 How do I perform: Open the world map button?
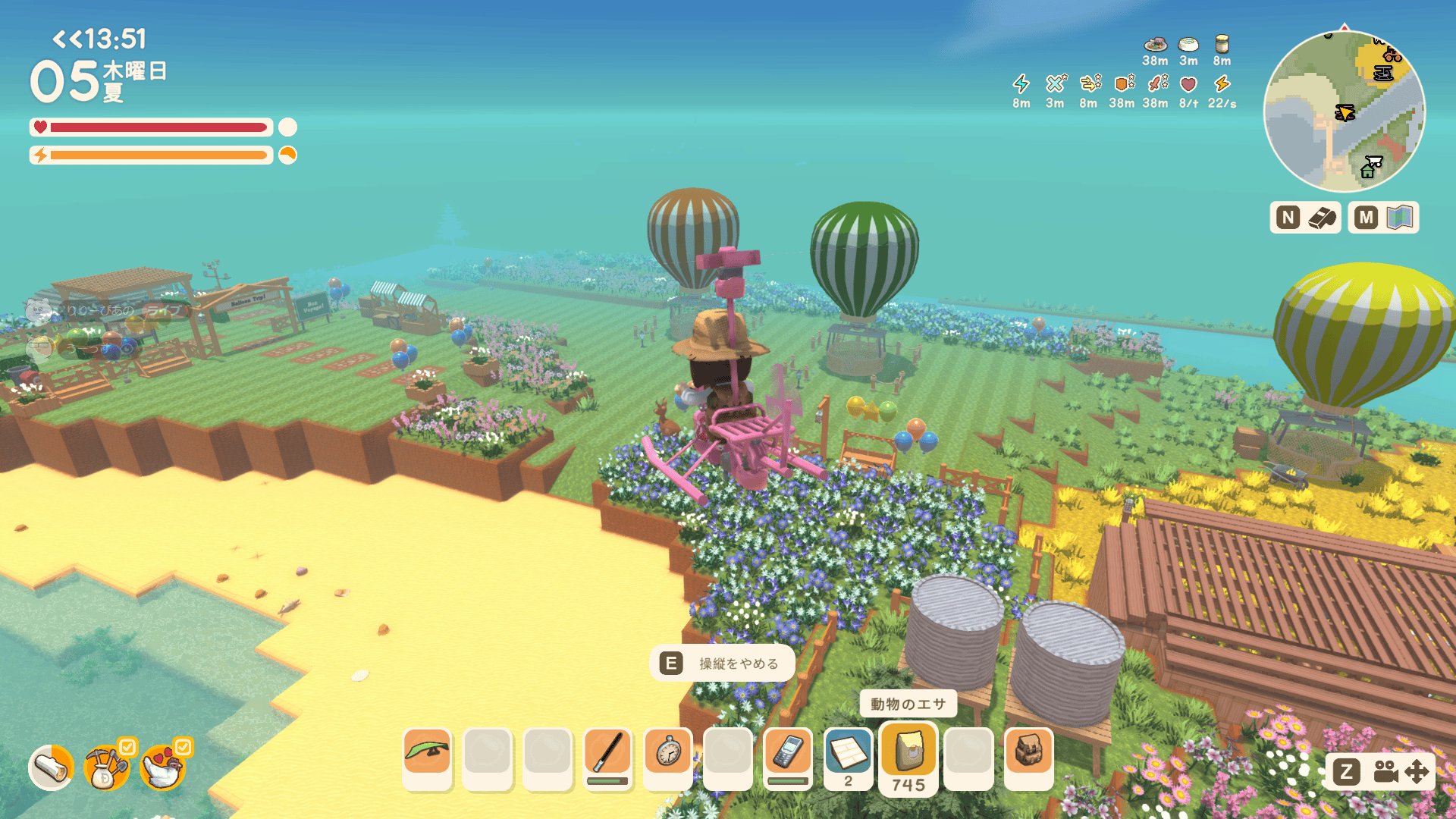point(1383,218)
